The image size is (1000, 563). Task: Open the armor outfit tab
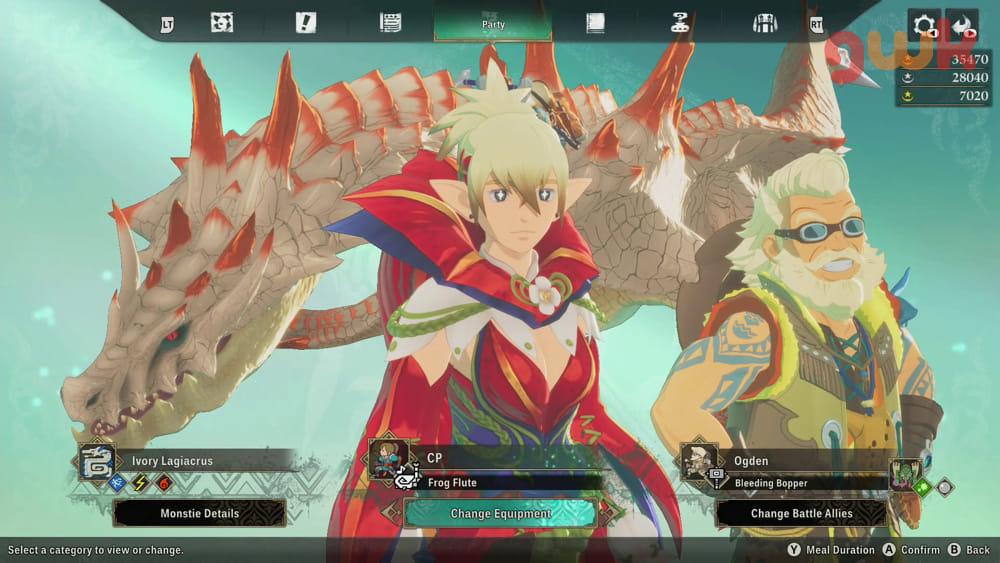tap(765, 23)
